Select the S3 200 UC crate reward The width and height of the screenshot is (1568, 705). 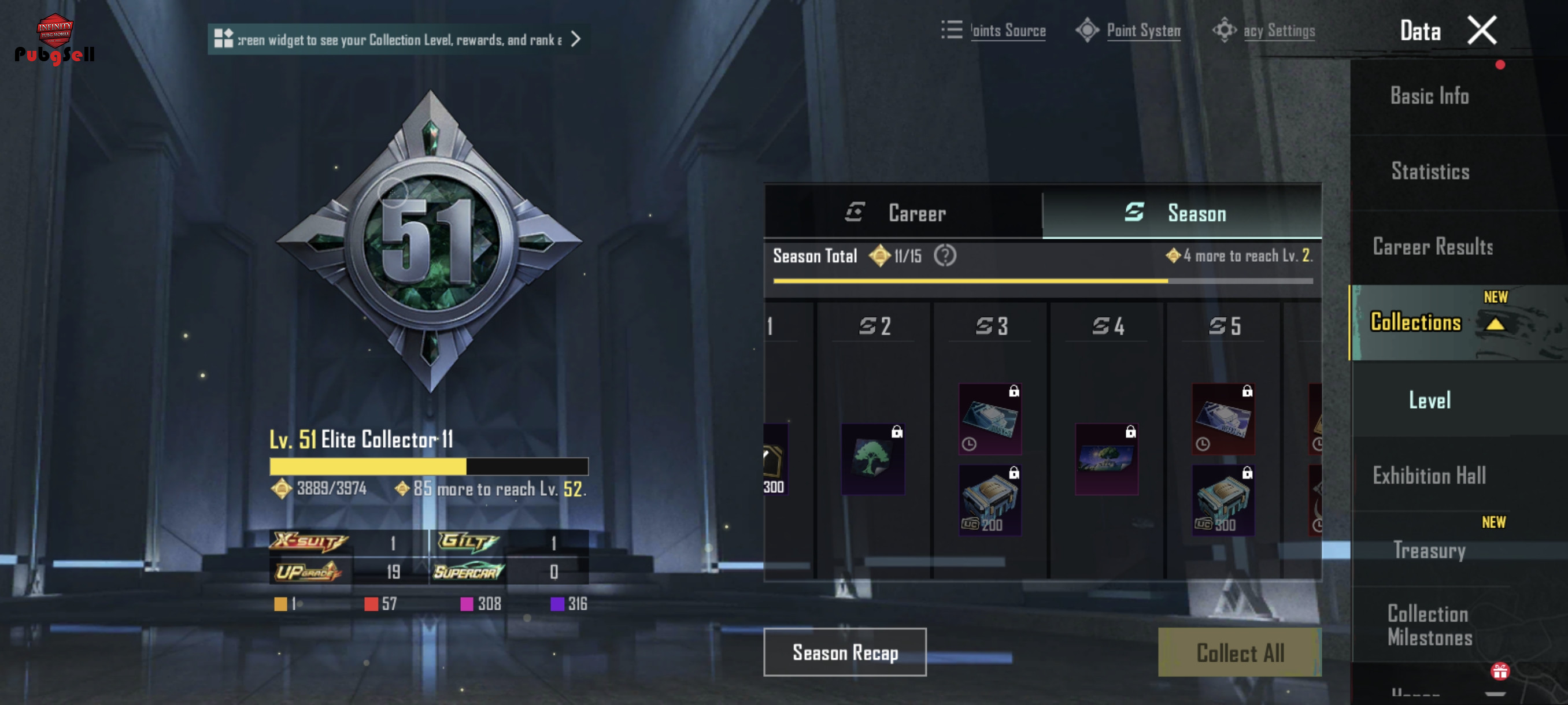pyautogui.click(x=990, y=500)
